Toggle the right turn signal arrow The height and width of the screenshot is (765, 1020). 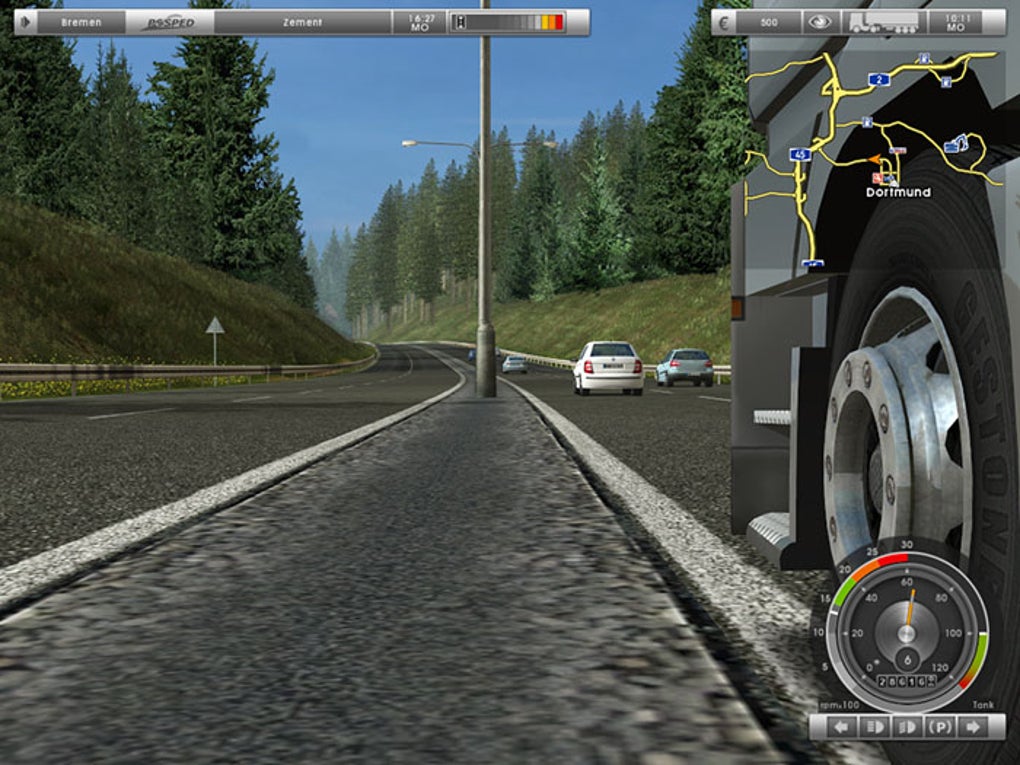point(968,727)
